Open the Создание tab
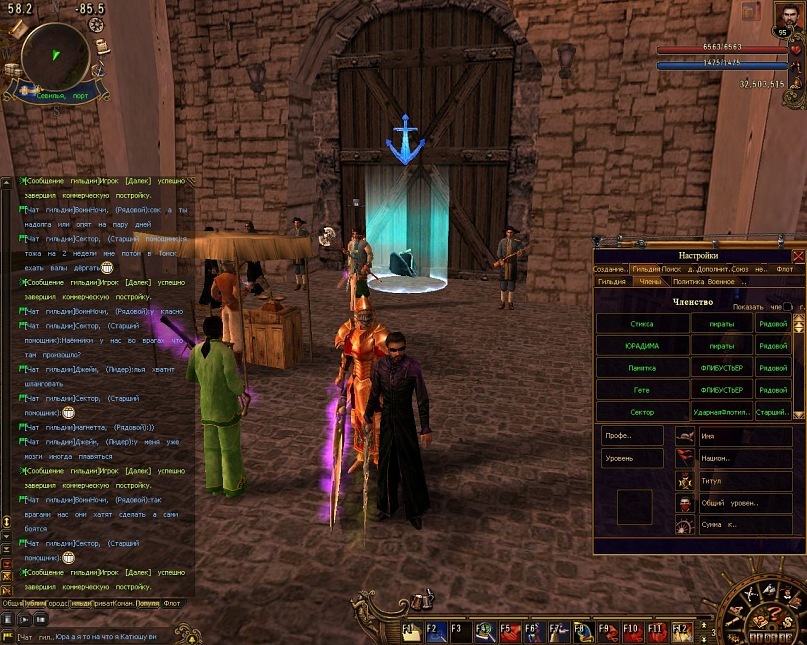The width and height of the screenshot is (807, 645). (x=610, y=269)
